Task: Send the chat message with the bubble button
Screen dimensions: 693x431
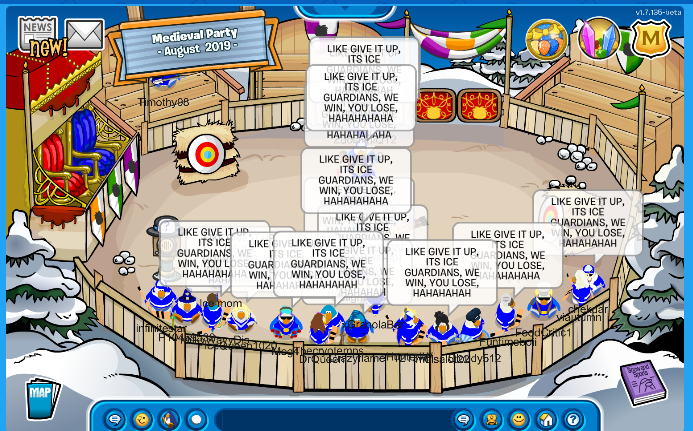Action: coord(464,419)
